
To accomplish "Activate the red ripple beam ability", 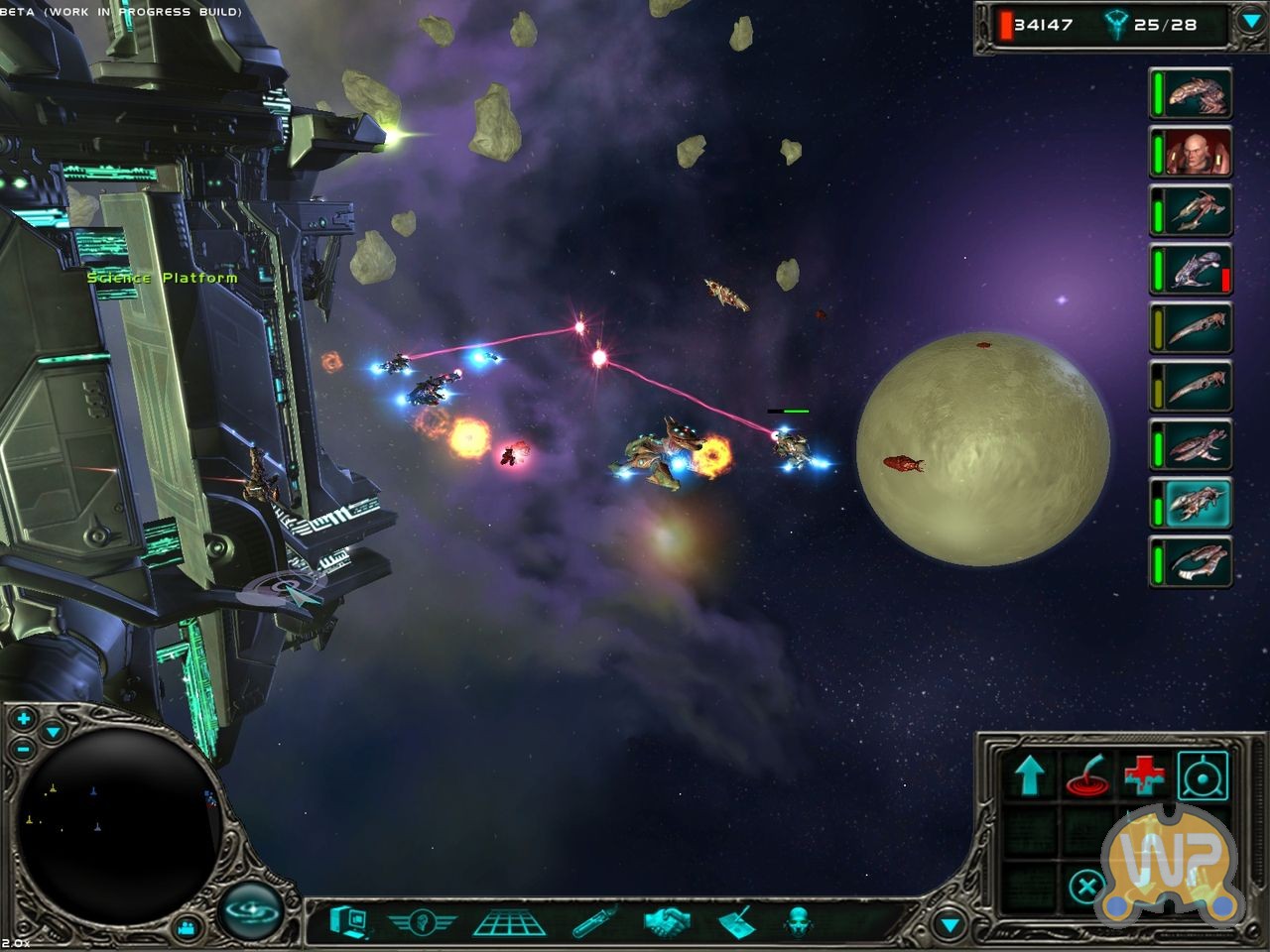I will [x=1086, y=774].
